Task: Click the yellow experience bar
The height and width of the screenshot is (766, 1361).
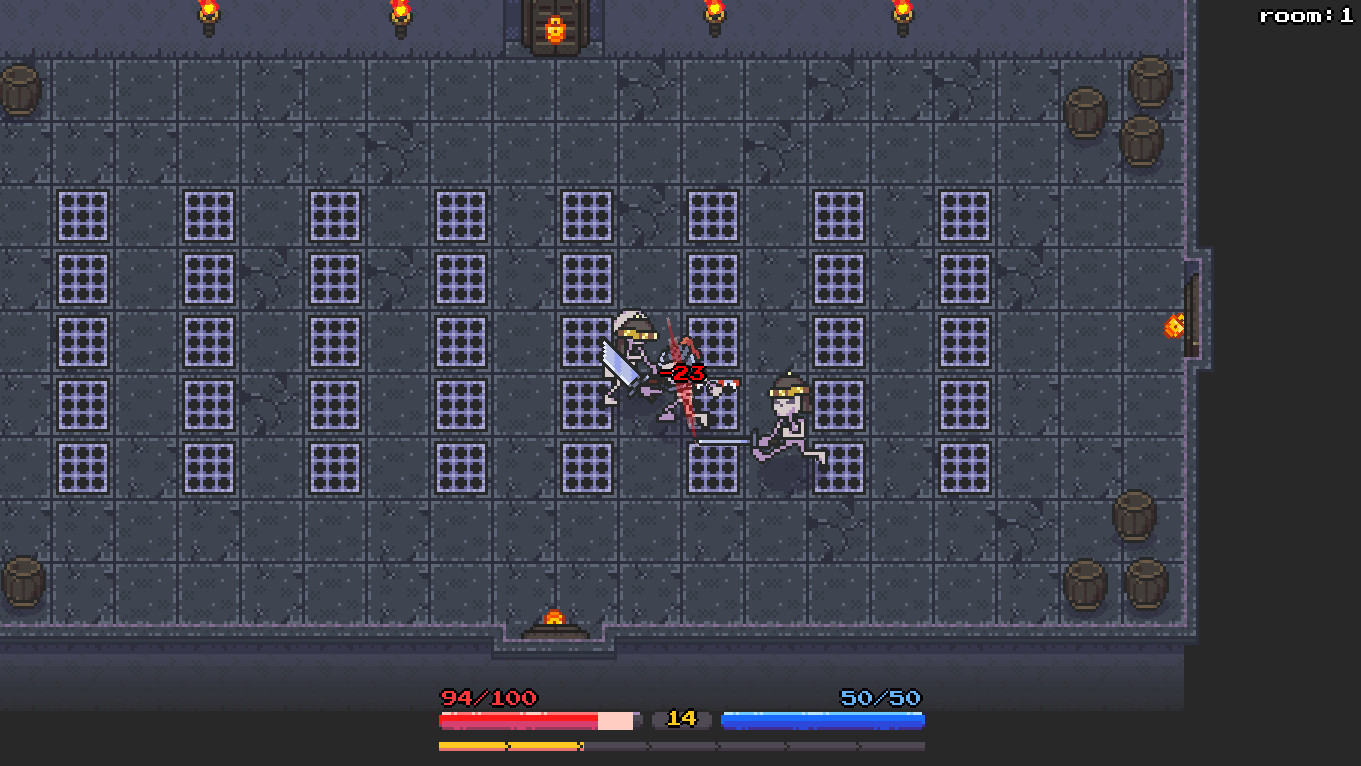Action: tap(510, 746)
